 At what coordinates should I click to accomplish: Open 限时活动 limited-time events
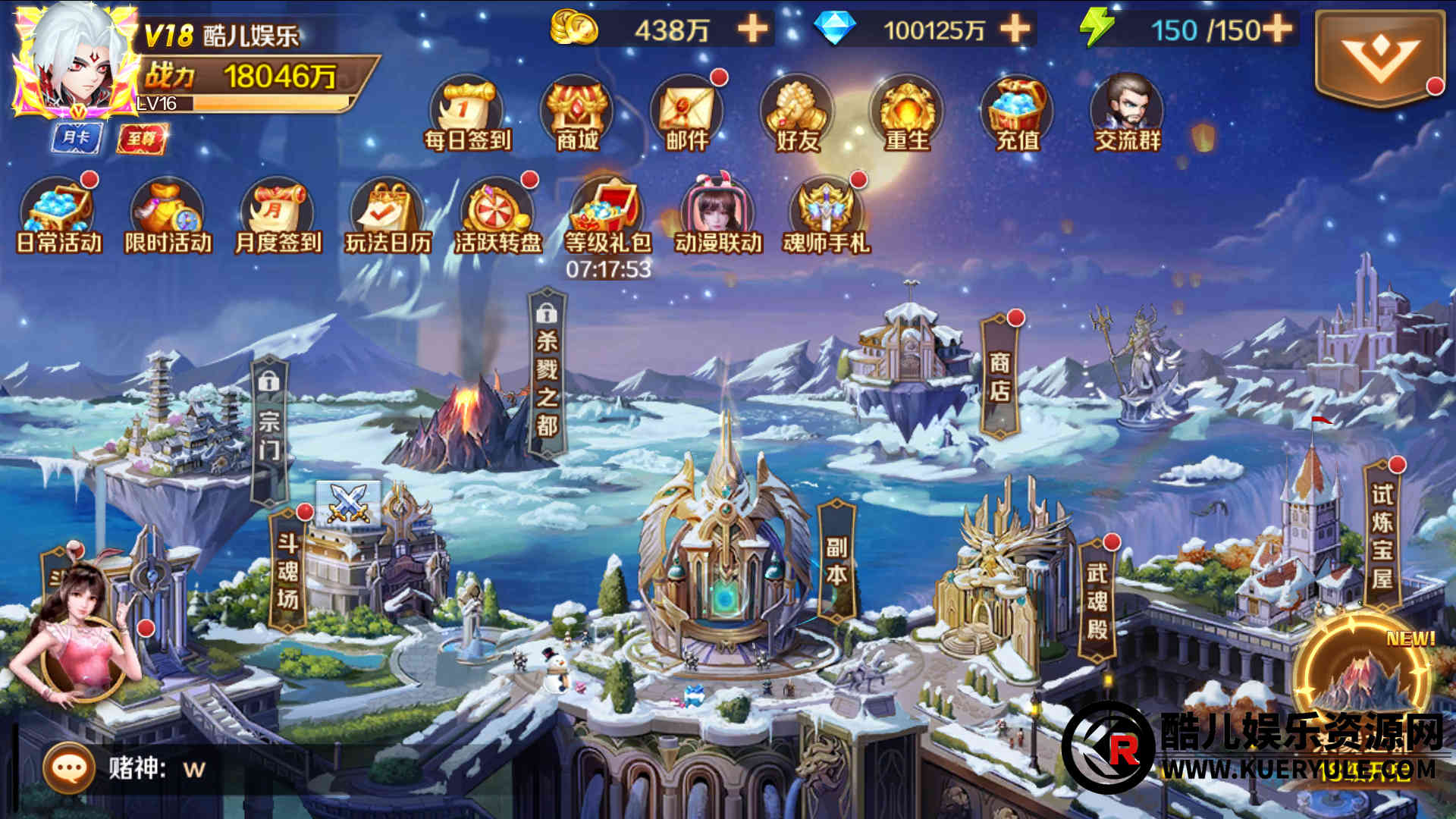coord(168,215)
